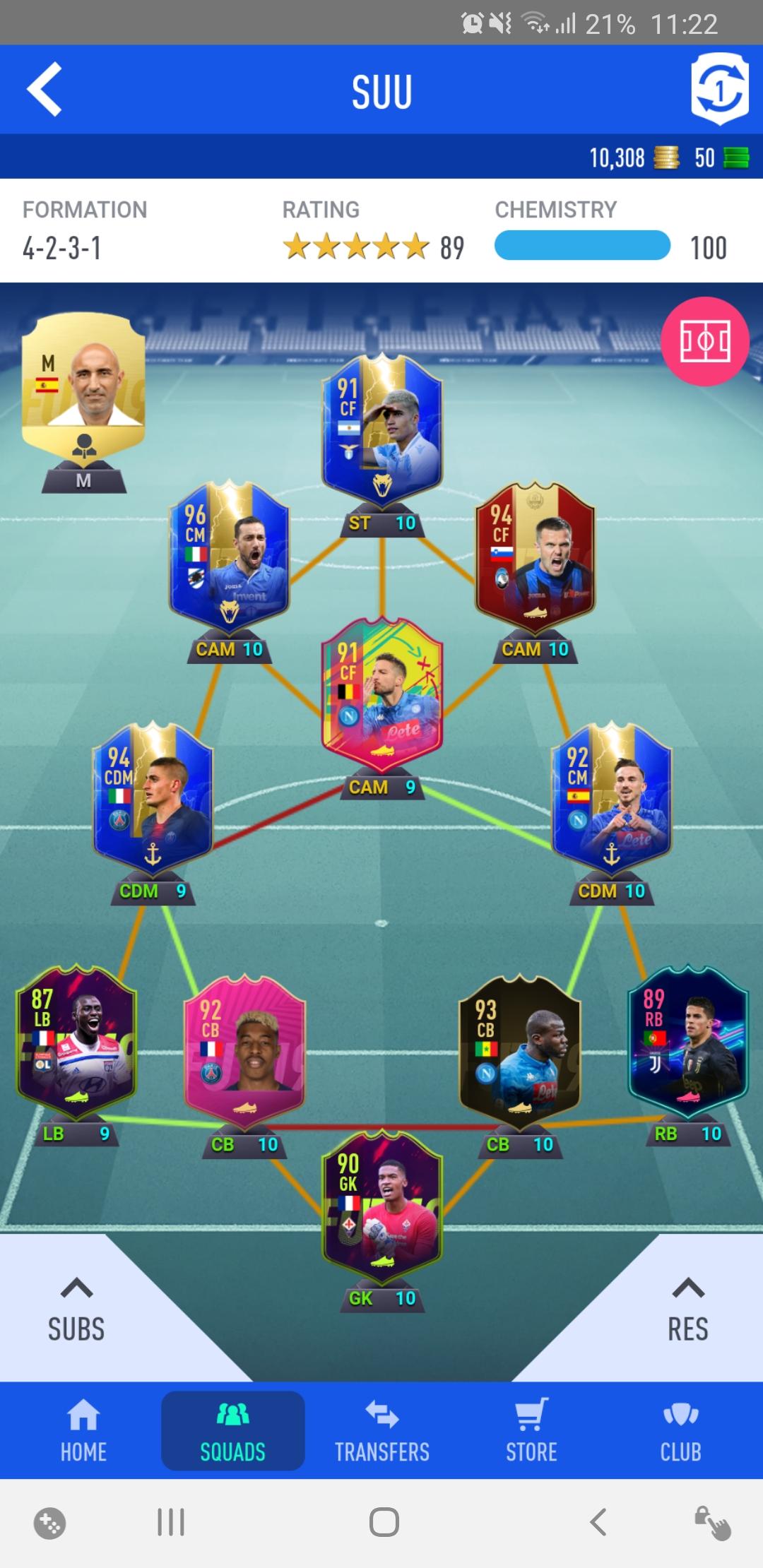763x1568 pixels.
Task: Tap the pink pitch view button
Action: coord(704,342)
